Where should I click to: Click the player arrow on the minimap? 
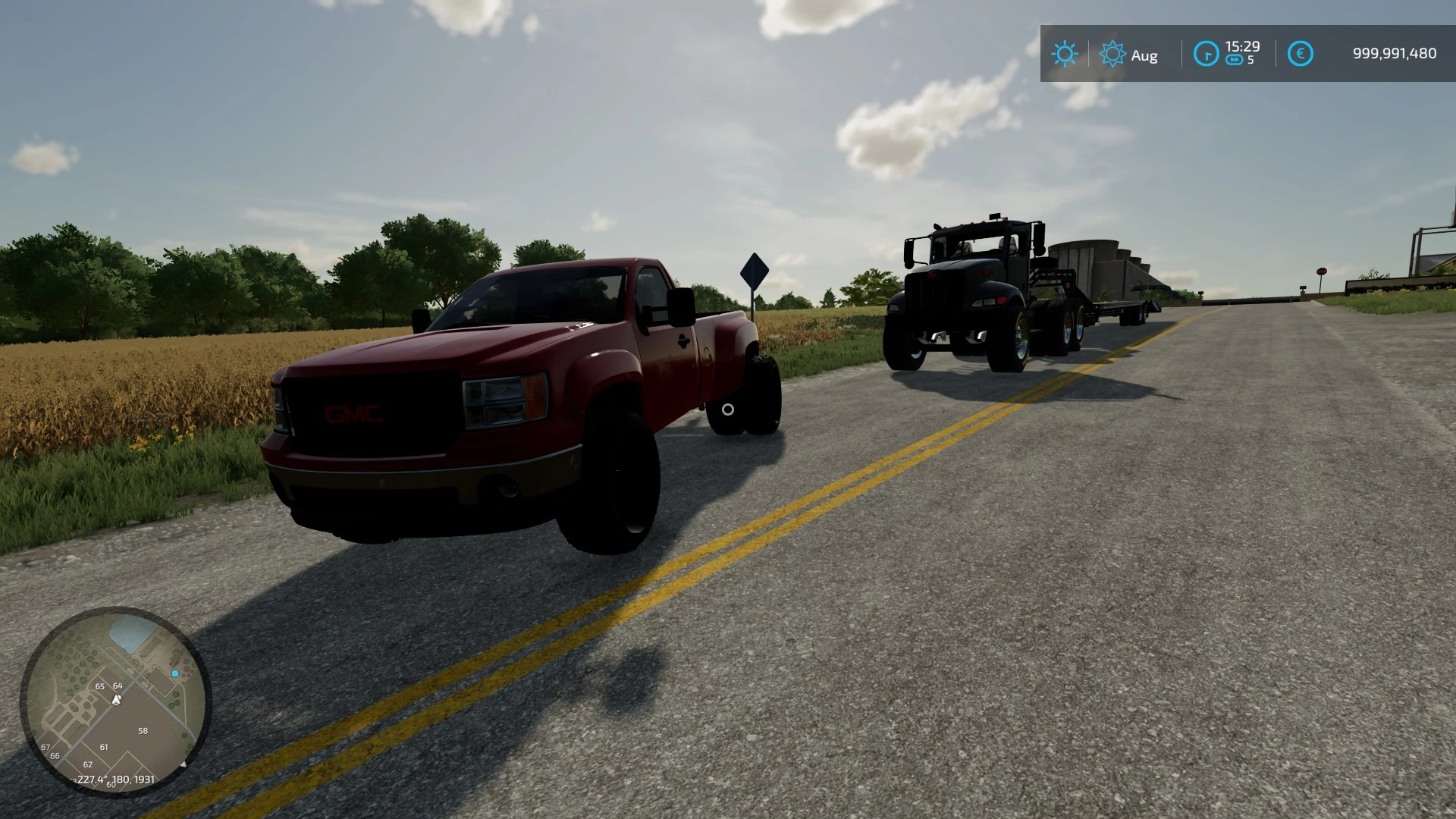pyautogui.click(x=115, y=699)
